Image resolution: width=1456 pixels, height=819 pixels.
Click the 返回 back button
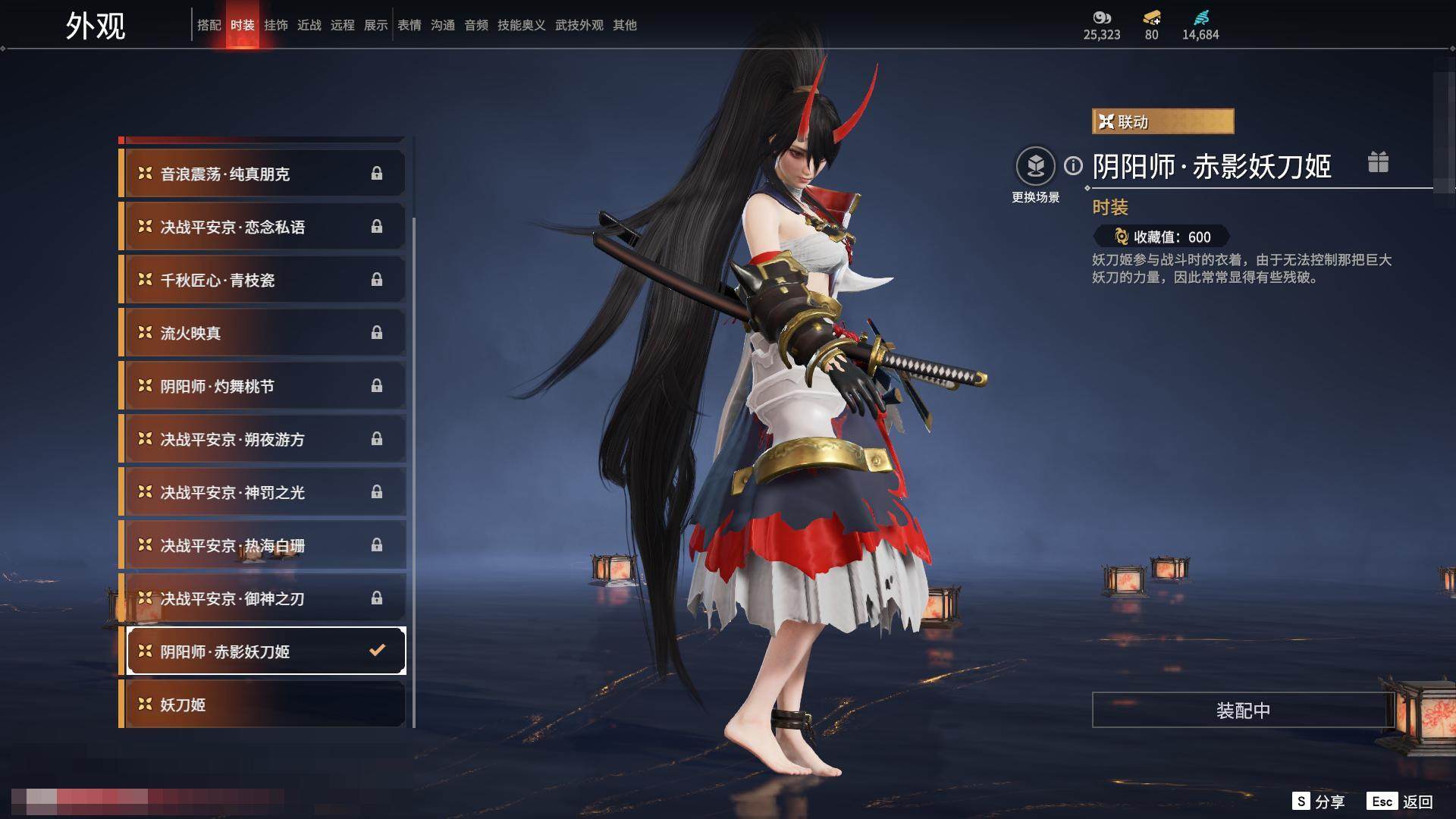1401,802
